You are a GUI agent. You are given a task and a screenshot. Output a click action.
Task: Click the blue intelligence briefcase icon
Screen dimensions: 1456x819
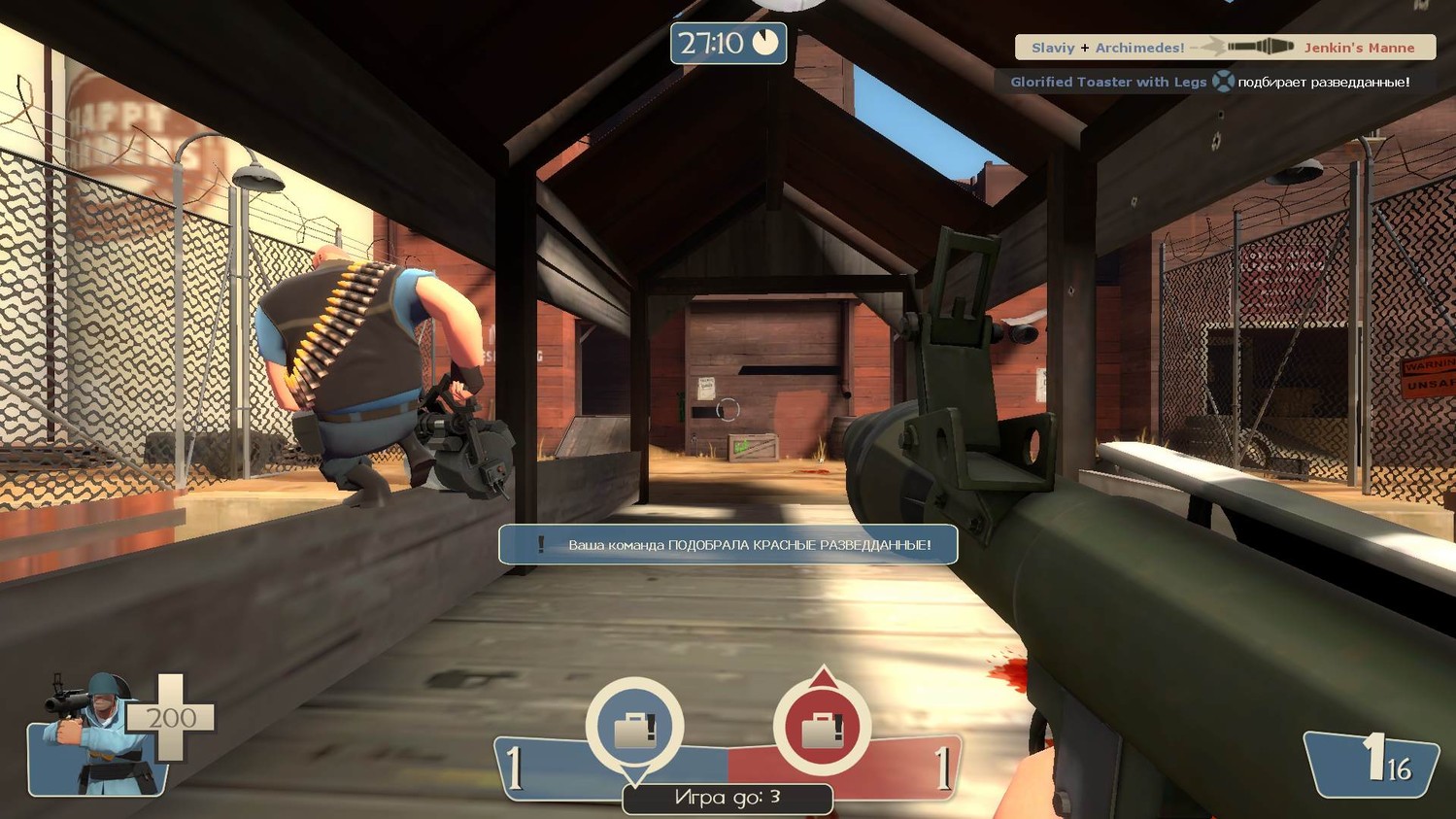tap(634, 728)
